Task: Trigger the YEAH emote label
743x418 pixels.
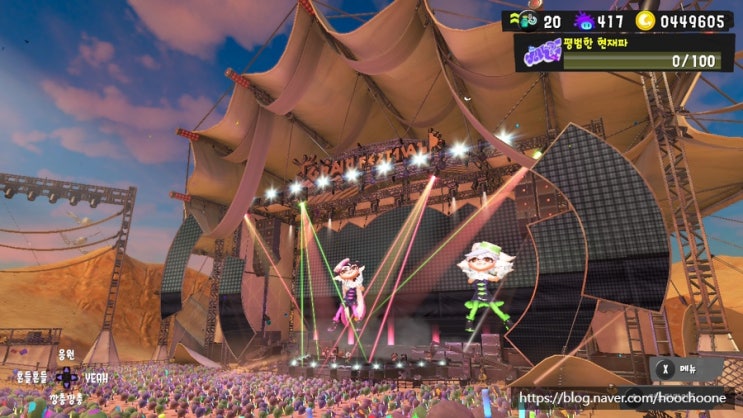Action: pyautogui.click(x=98, y=378)
